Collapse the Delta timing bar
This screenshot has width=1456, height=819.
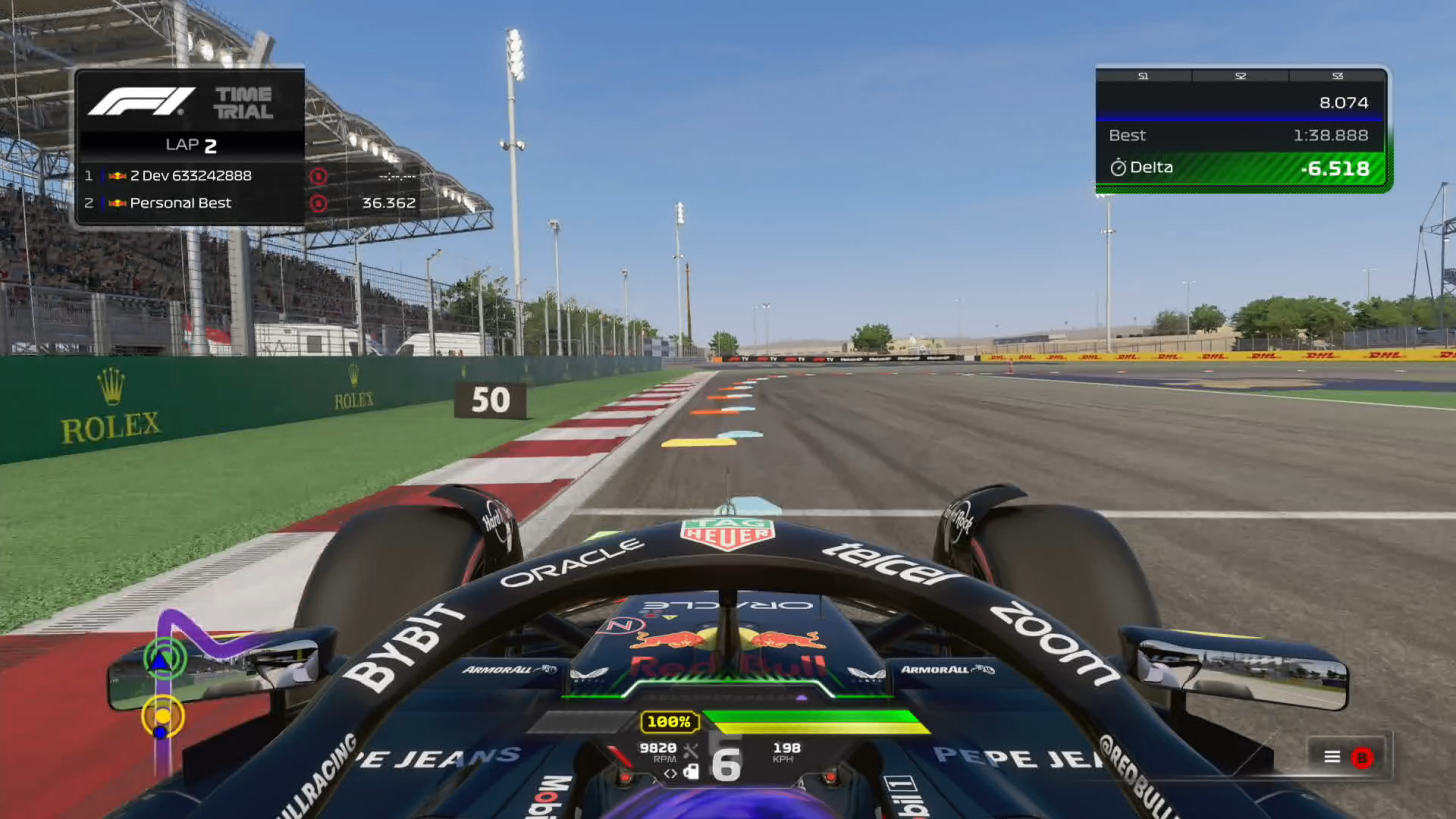[1241, 167]
